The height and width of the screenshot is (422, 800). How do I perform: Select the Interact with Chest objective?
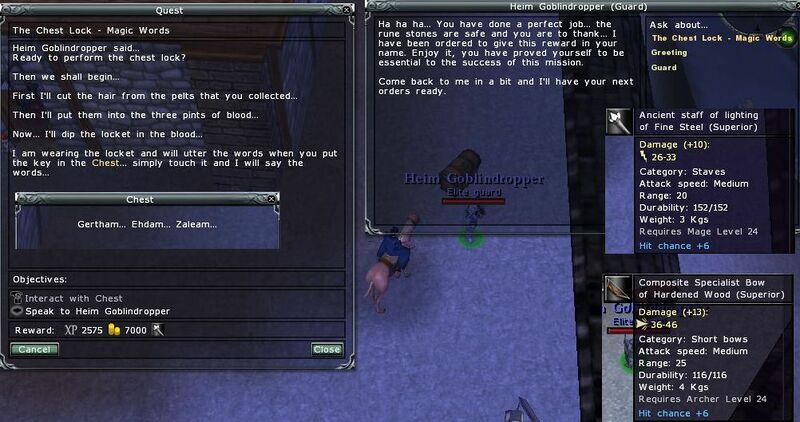[x=73, y=298]
